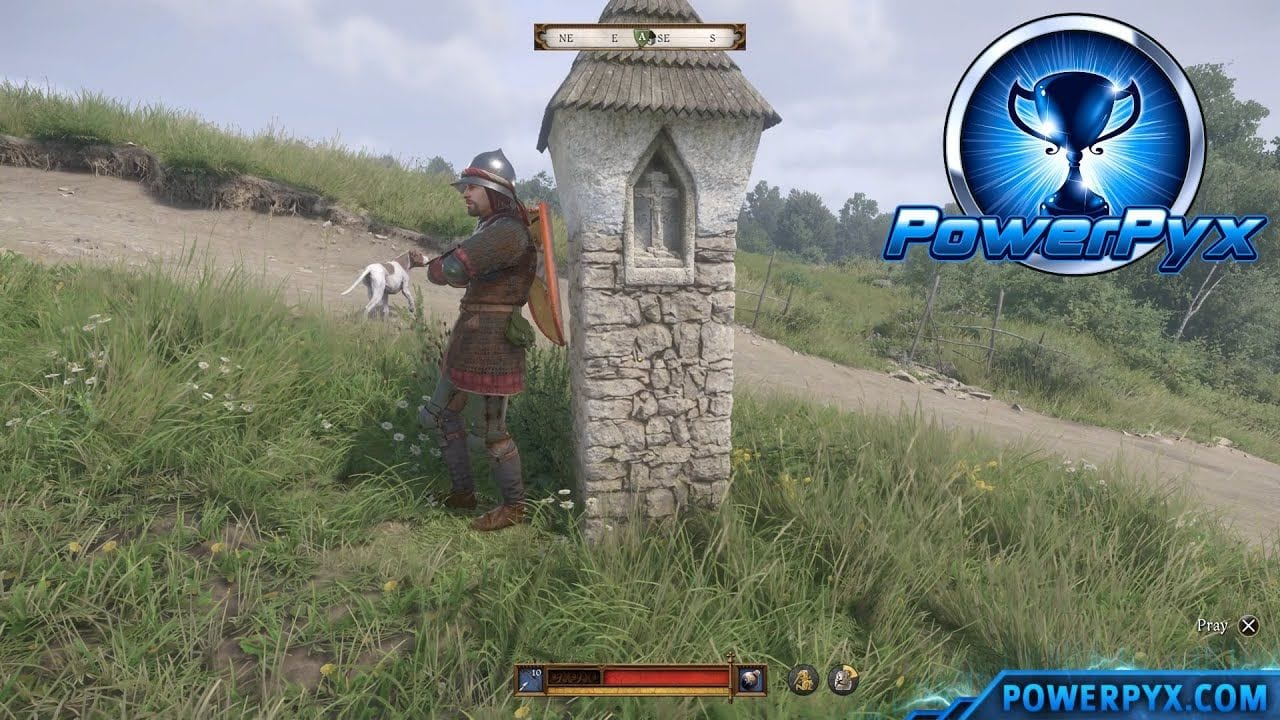Screen dimensions: 1280x720
Task: Open the SE direction on the compass
Action: click(663, 37)
